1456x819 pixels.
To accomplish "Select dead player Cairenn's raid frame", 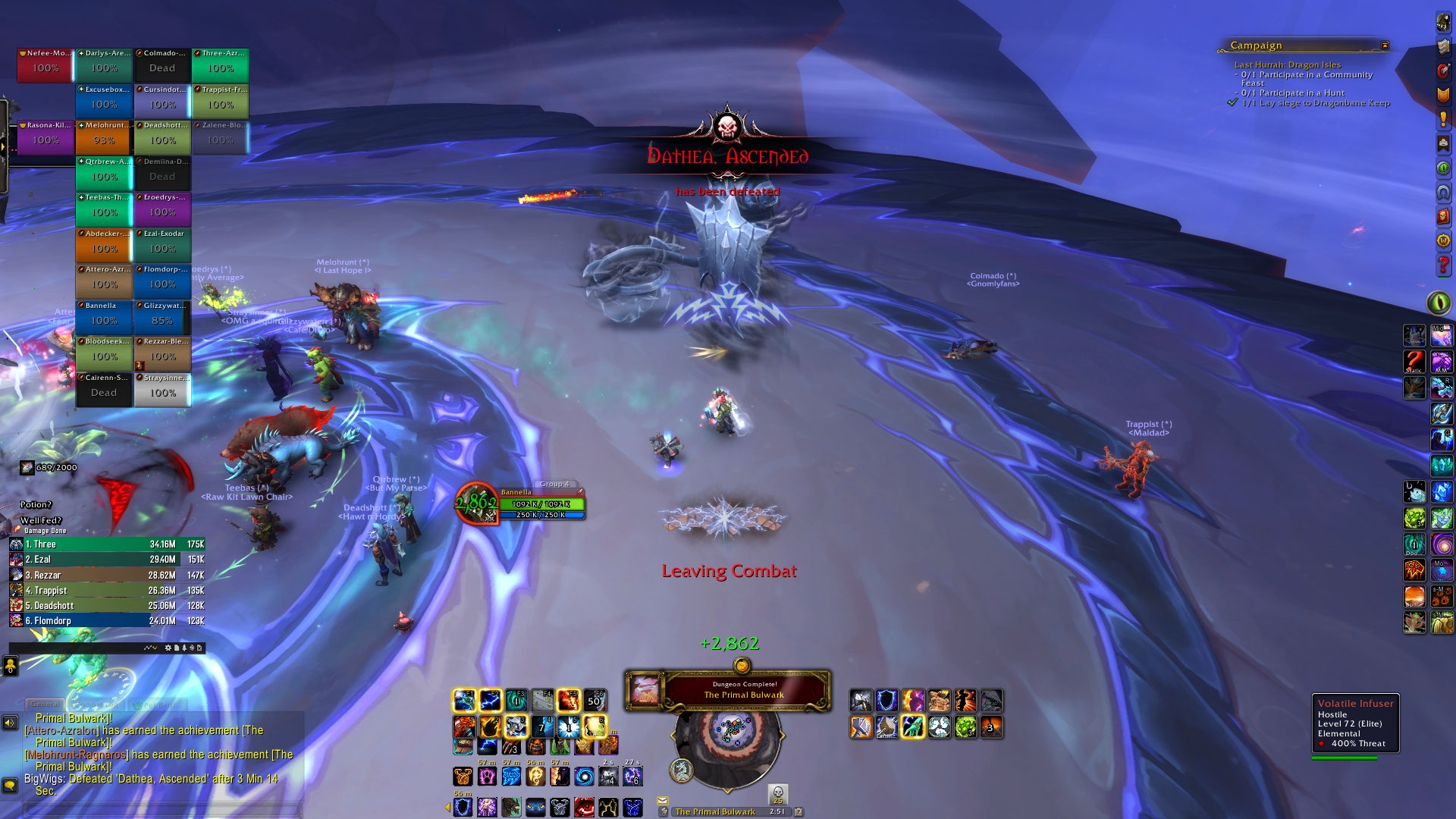I will (104, 389).
